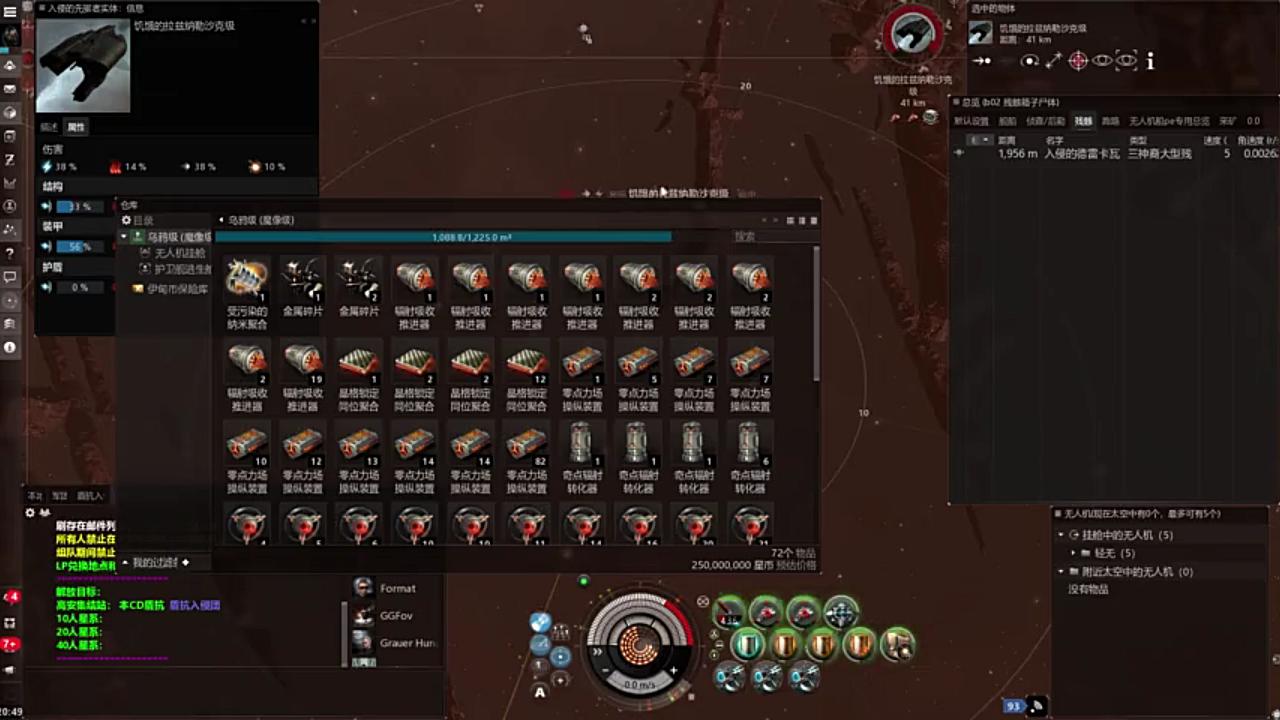Toggle the autopilot 'A' button on HUD

(x=539, y=691)
